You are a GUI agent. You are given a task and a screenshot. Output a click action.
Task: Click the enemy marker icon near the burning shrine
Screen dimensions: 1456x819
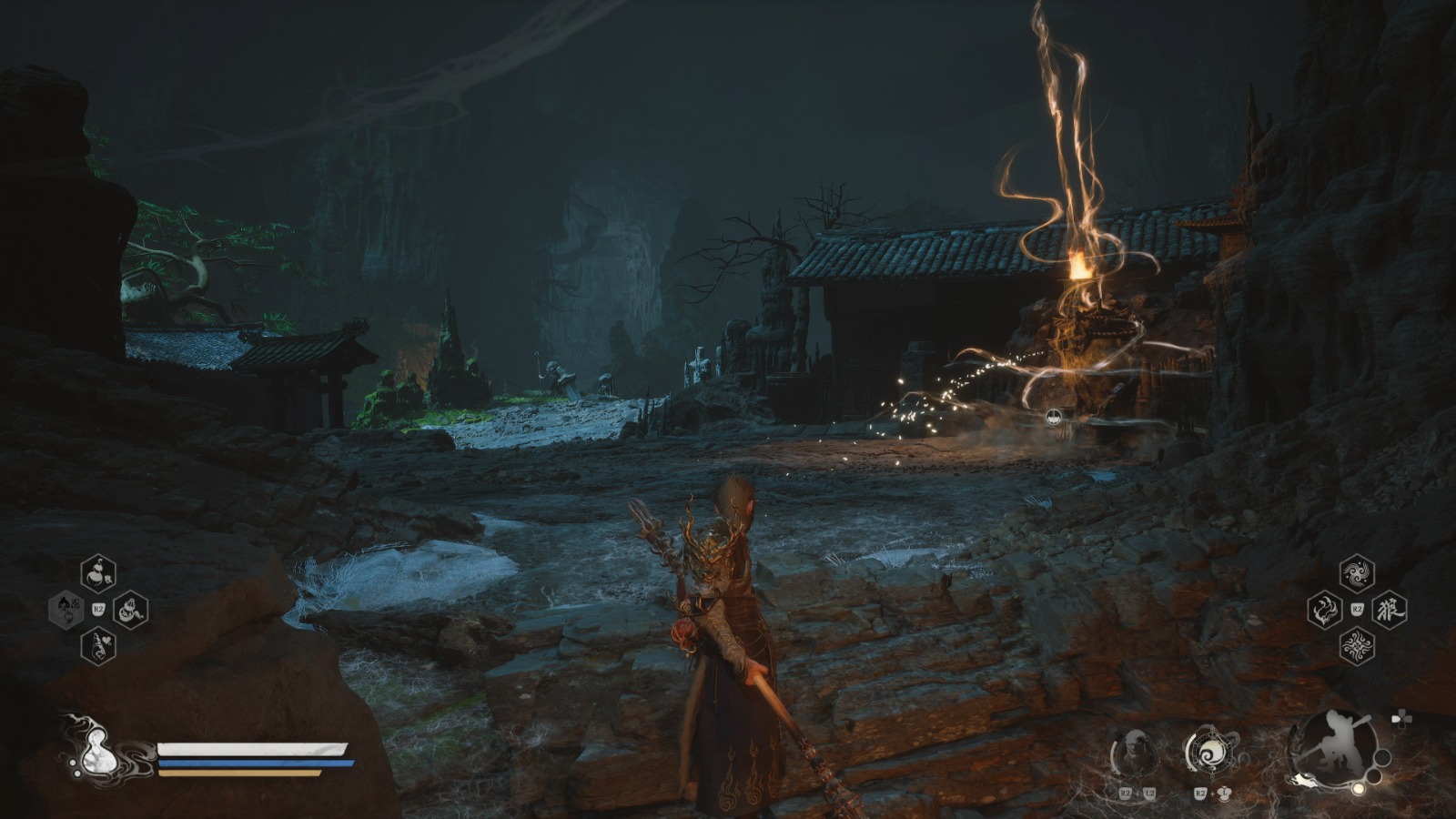point(1053,419)
